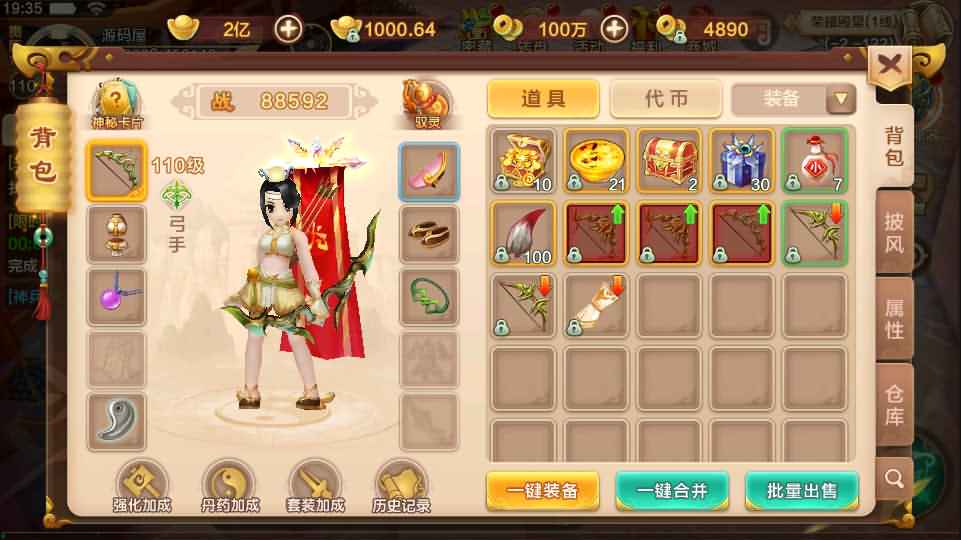961x540 pixels.
Task: Add gold ingots with plus button
Action: pos(289,29)
